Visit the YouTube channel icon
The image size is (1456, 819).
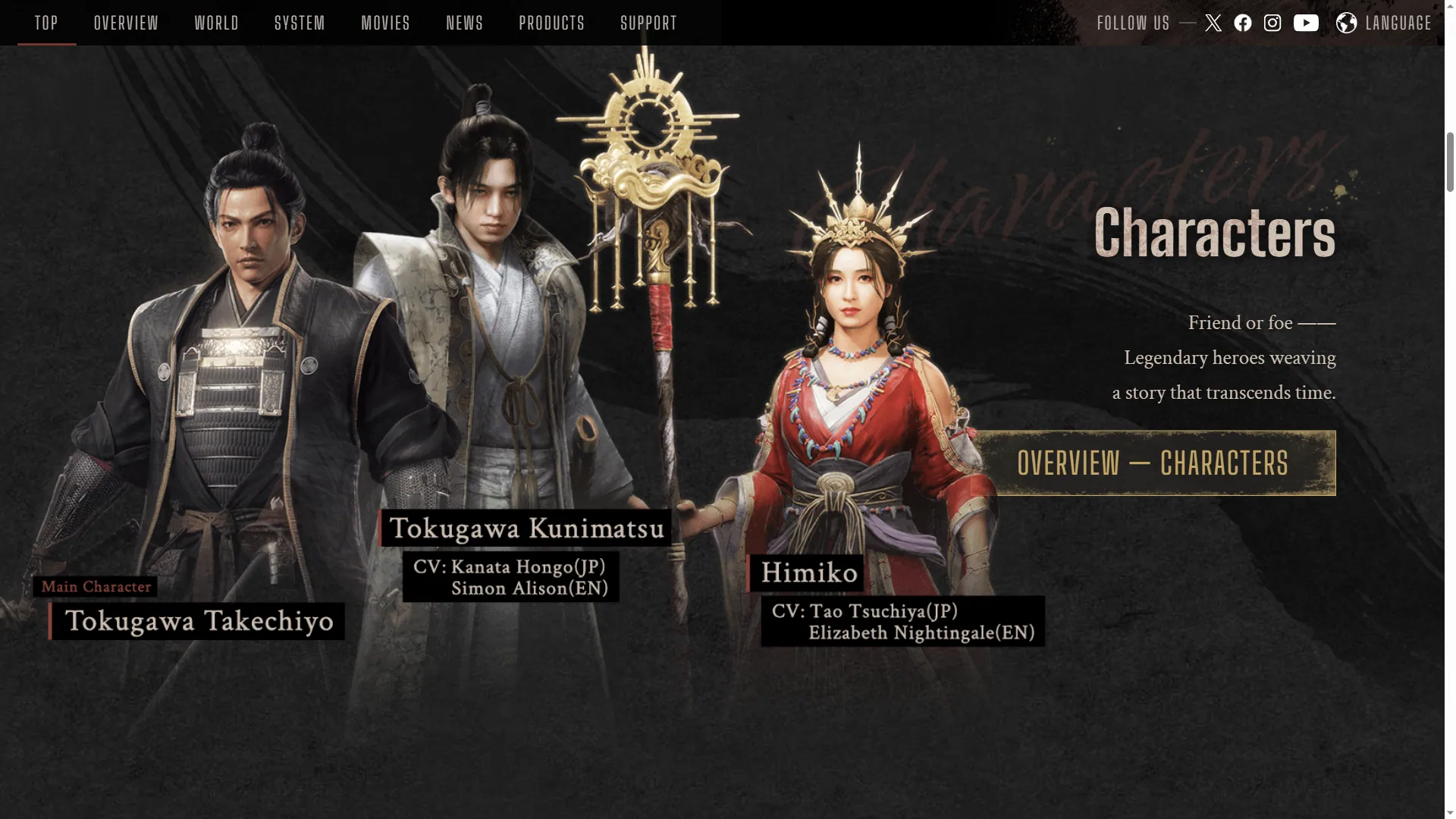1306,23
